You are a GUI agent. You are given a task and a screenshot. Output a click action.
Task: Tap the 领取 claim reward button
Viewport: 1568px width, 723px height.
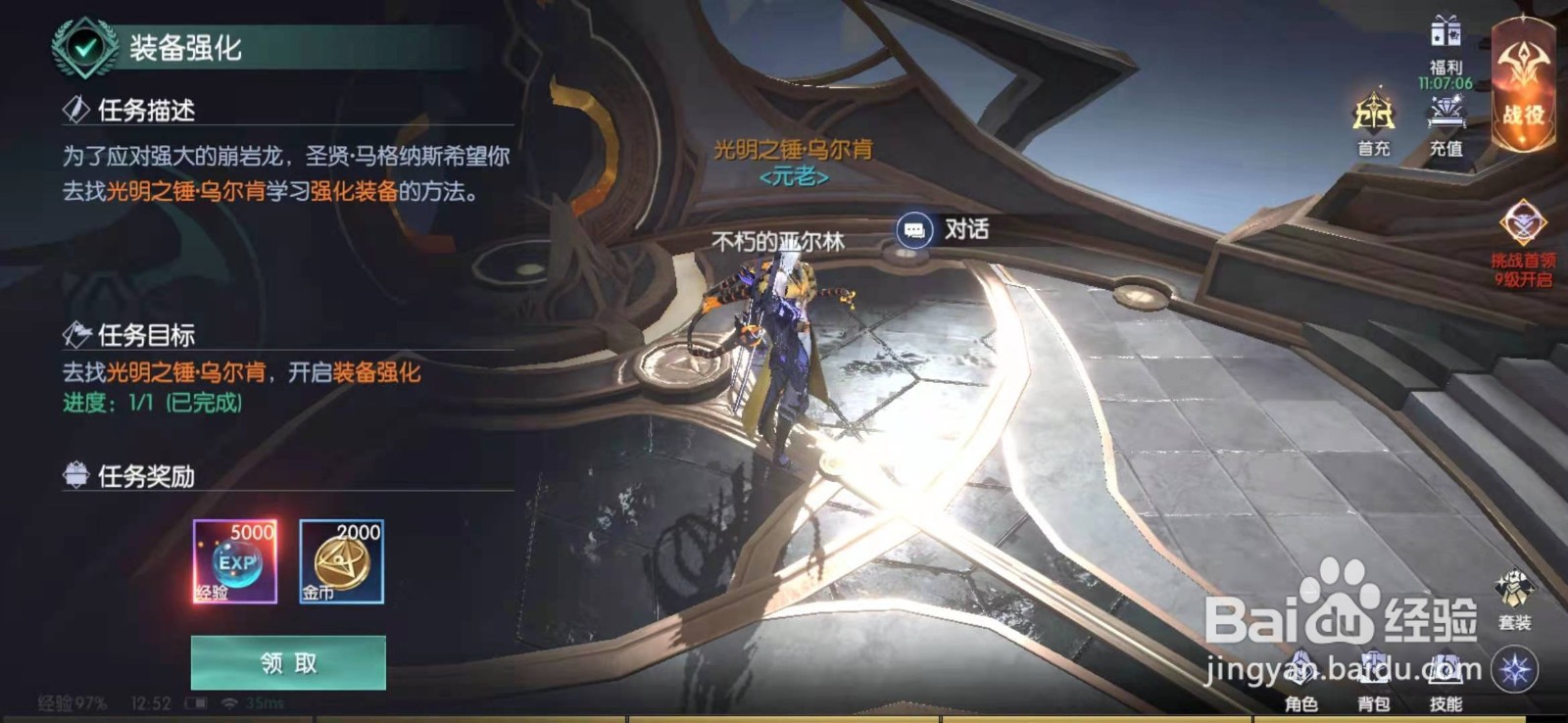coord(287,663)
